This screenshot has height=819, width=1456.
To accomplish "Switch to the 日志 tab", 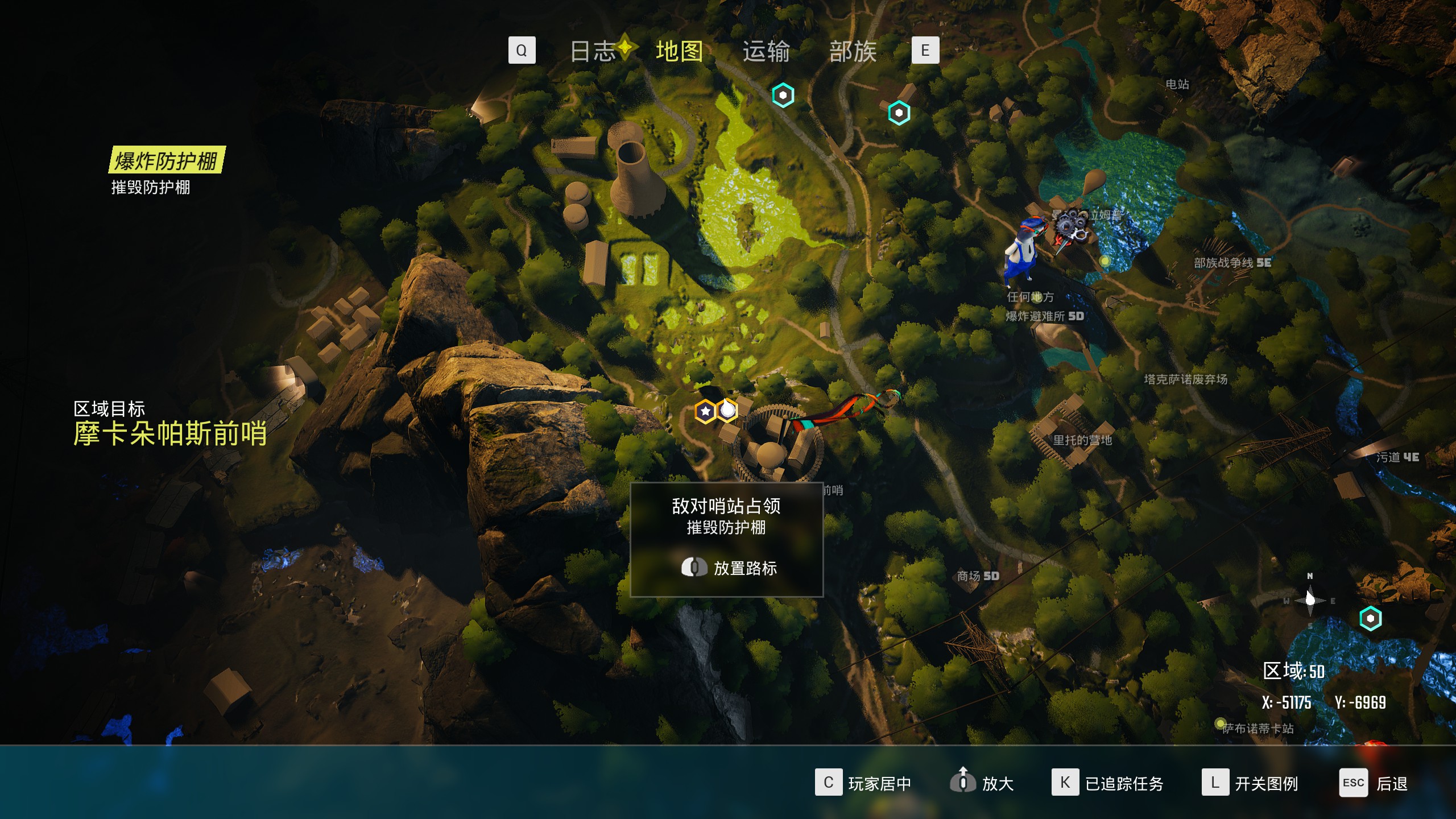I will (593, 51).
